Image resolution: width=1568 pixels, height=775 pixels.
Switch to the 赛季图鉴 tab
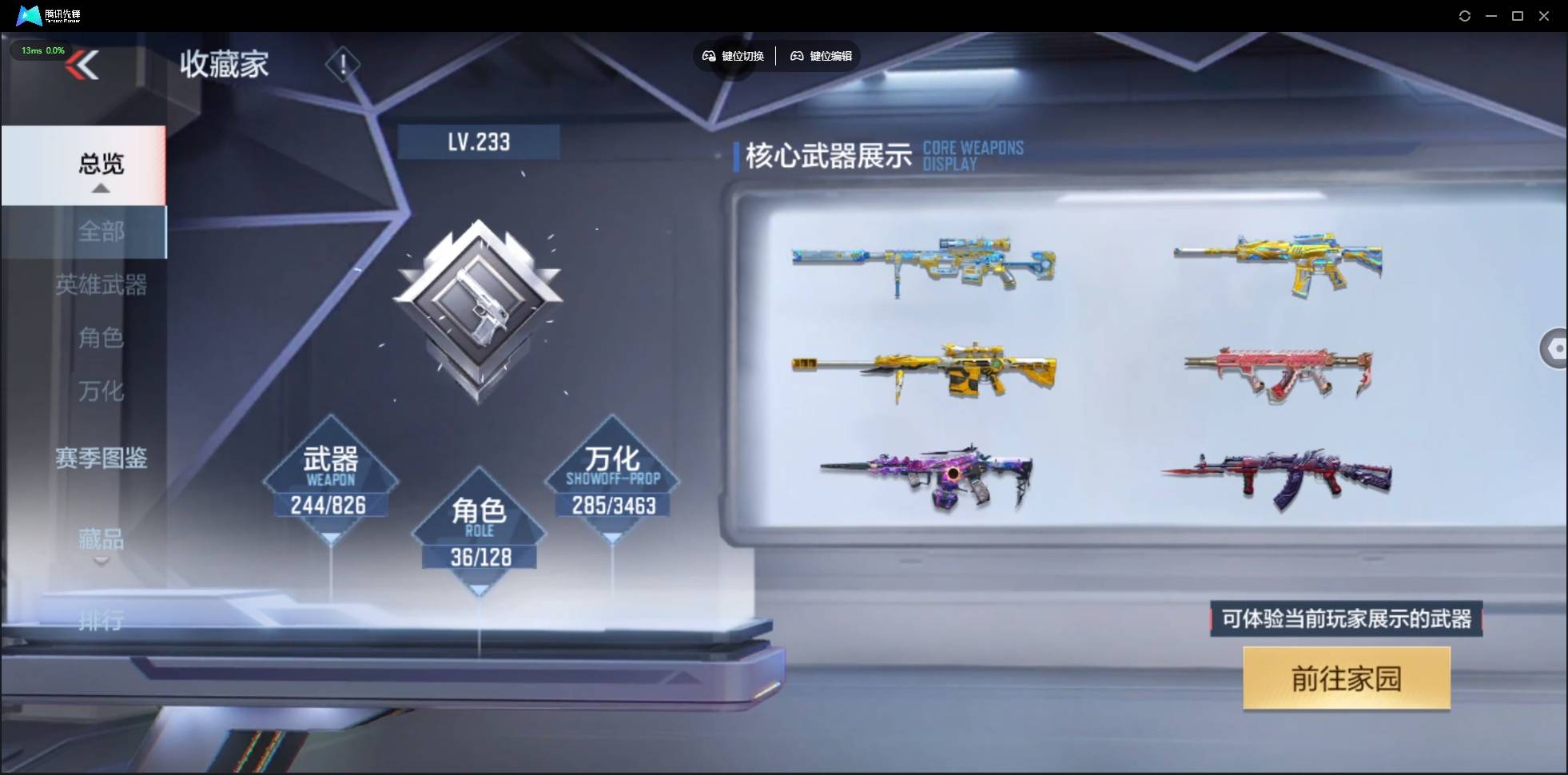(x=101, y=458)
